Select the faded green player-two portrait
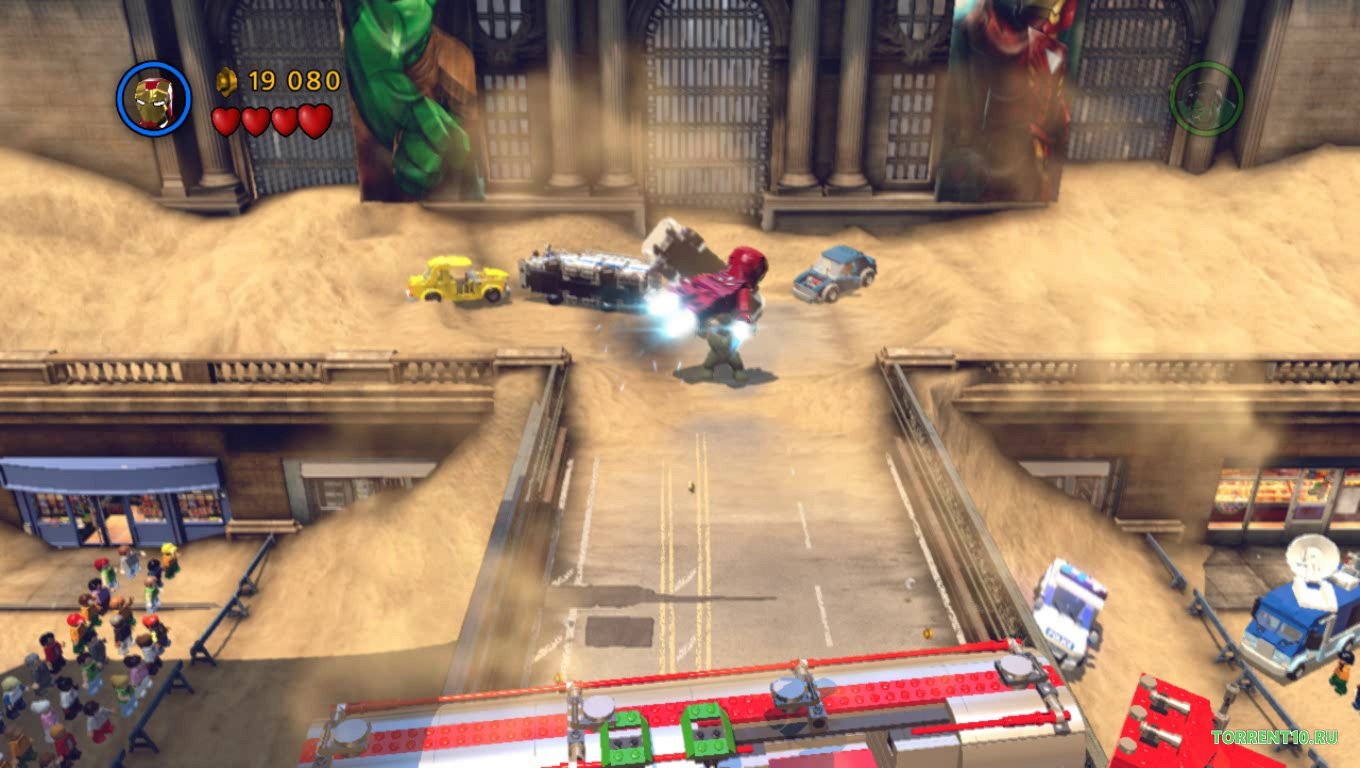 [1206, 99]
